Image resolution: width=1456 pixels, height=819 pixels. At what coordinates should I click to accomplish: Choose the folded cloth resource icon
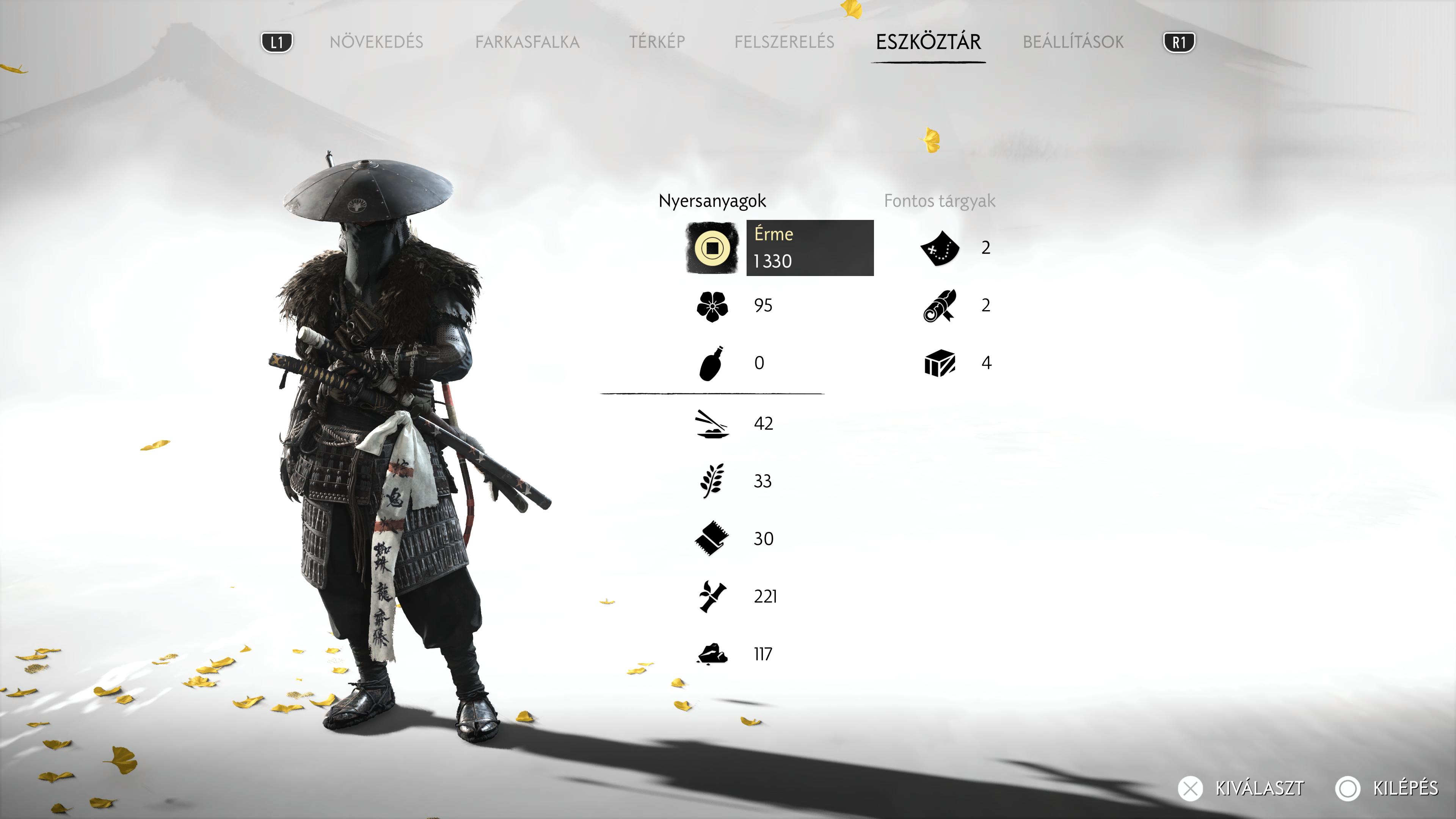pyautogui.click(x=712, y=539)
